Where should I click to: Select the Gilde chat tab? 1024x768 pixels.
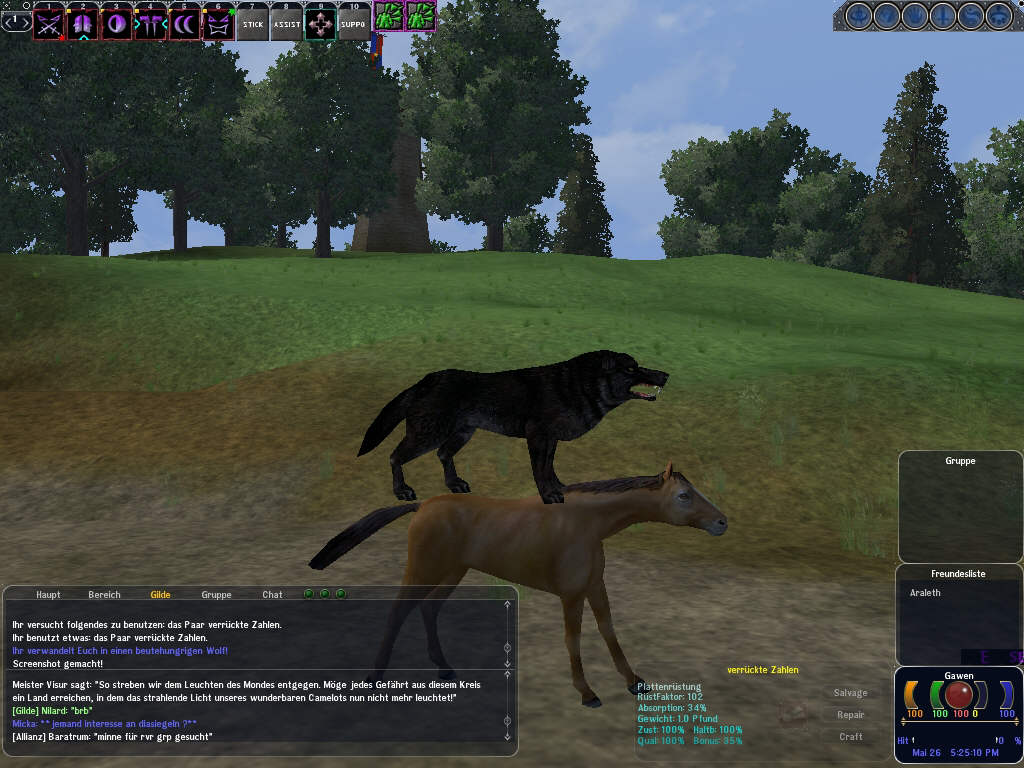point(160,594)
